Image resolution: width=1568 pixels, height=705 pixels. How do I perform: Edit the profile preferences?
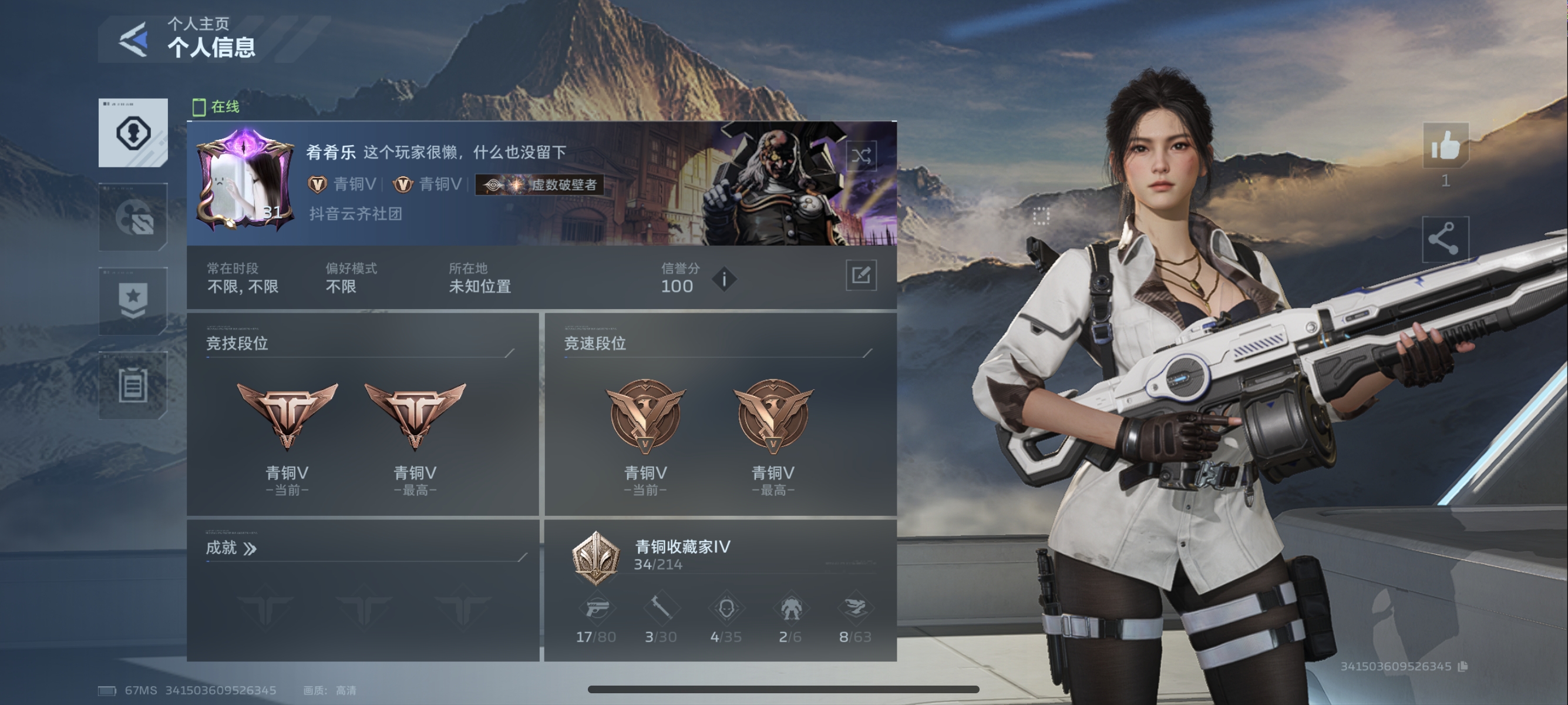(x=861, y=275)
